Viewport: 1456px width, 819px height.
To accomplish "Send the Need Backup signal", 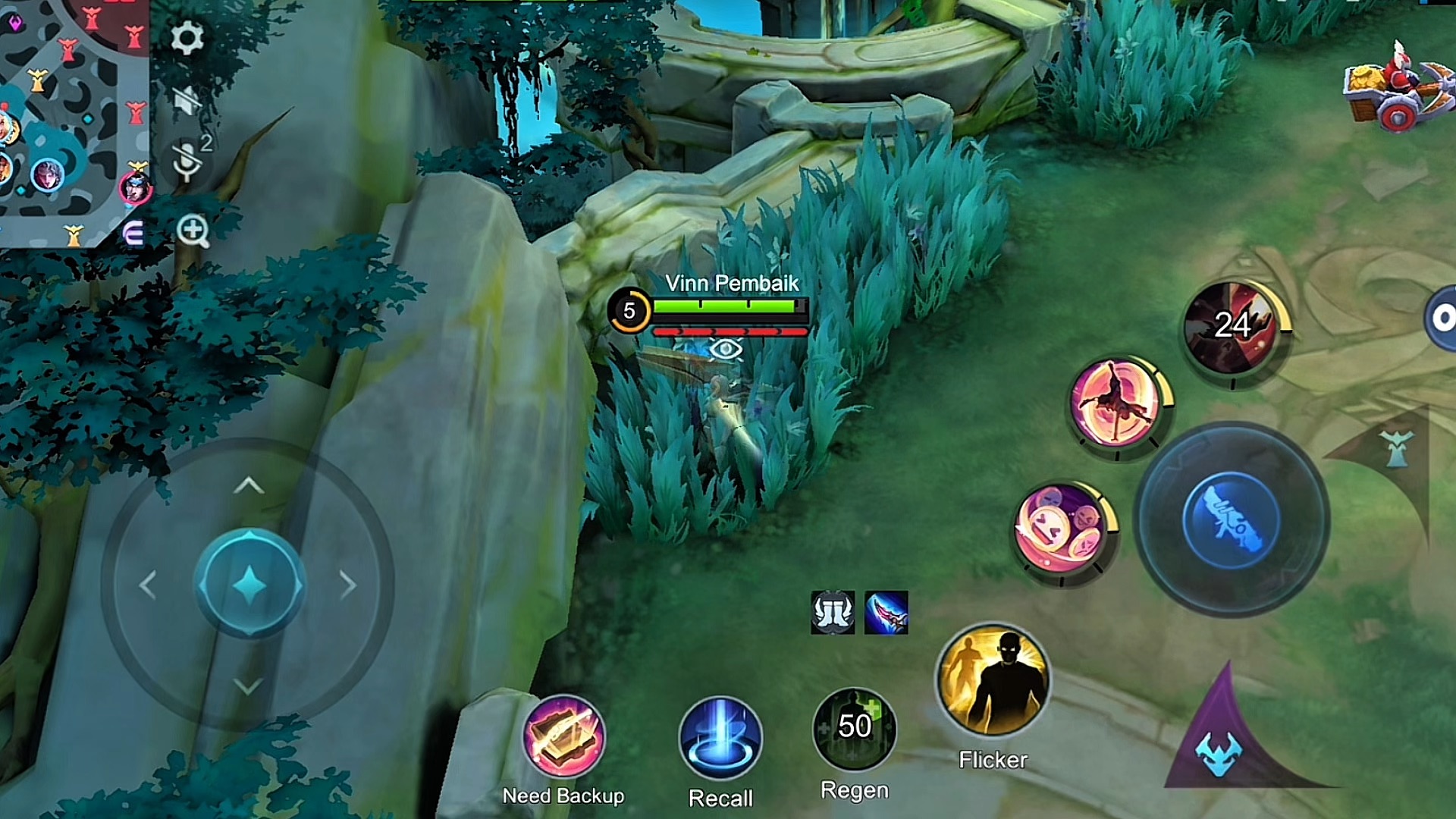I will pyautogui.click(x=563, y=737).
